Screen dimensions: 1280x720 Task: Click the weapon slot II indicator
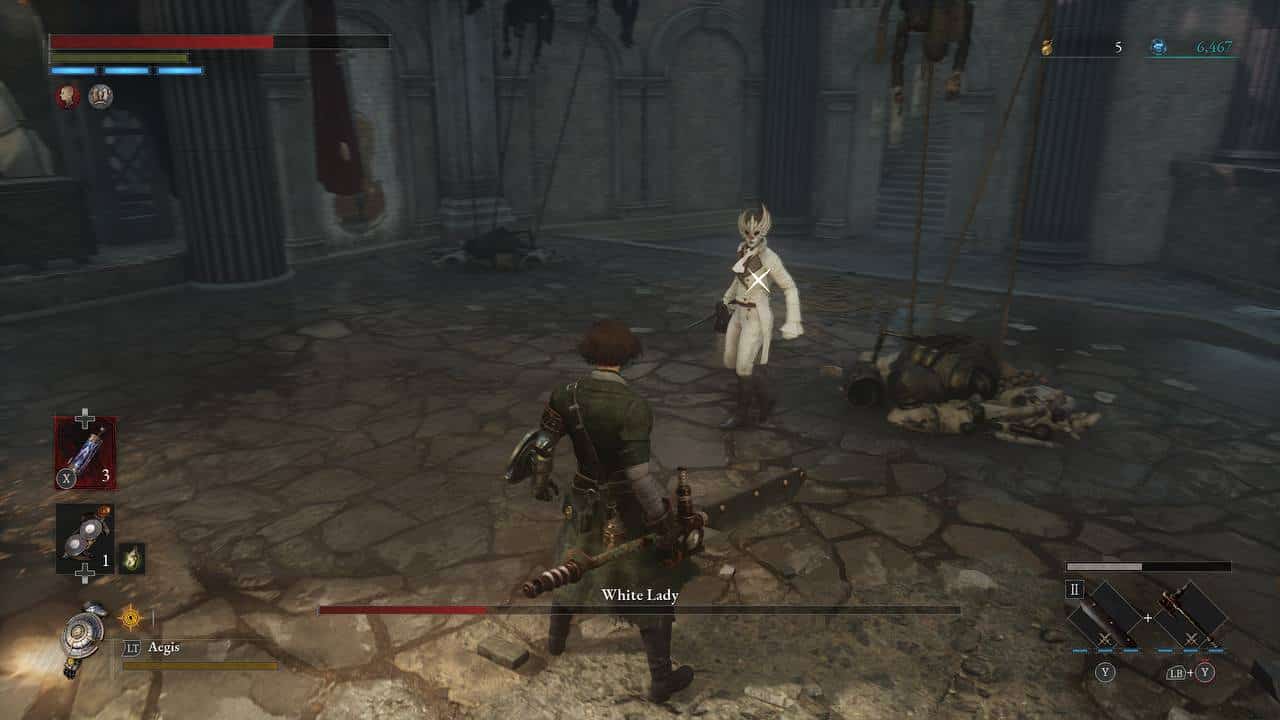(1075, 590)
